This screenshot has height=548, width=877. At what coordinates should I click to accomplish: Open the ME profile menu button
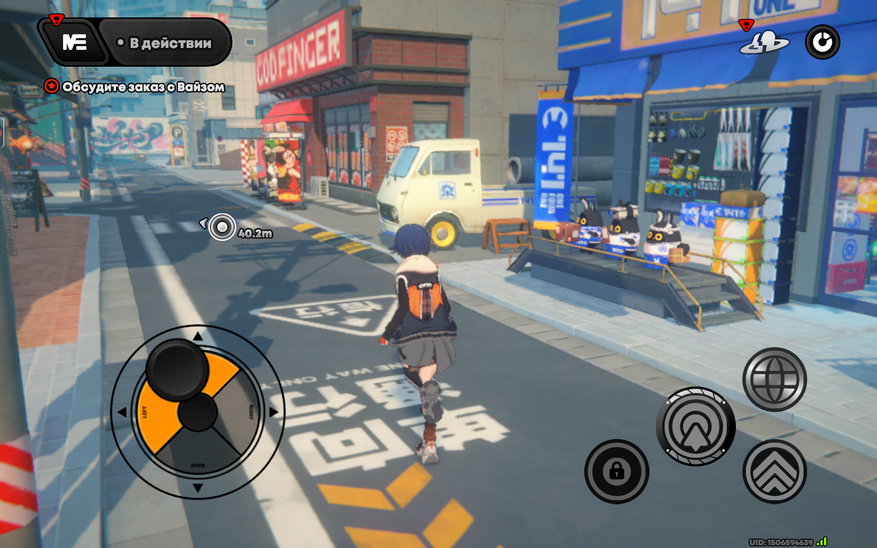[74, 42]
